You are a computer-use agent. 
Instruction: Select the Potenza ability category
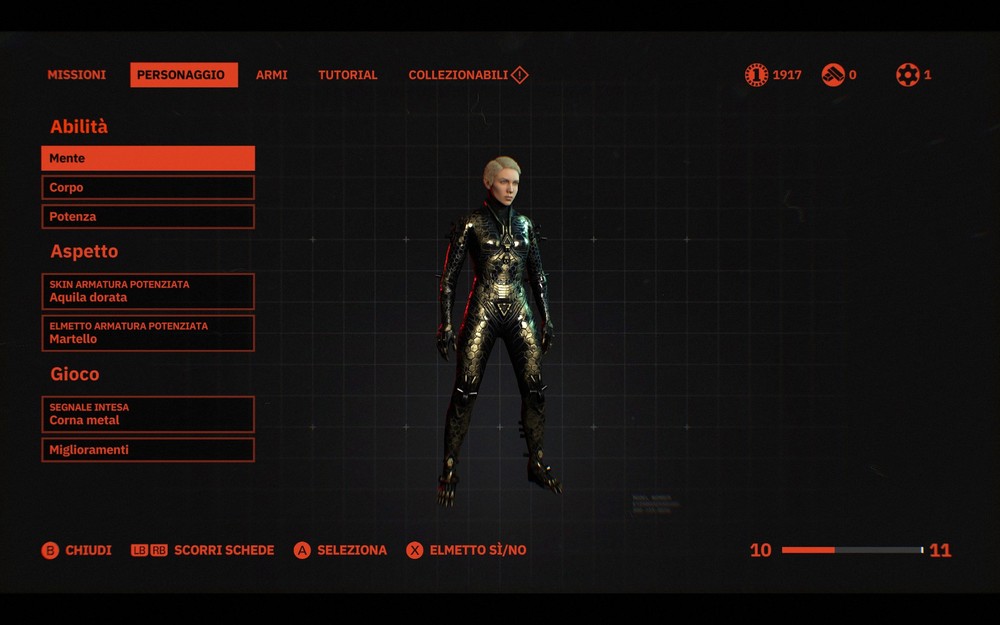coord(148,216)
